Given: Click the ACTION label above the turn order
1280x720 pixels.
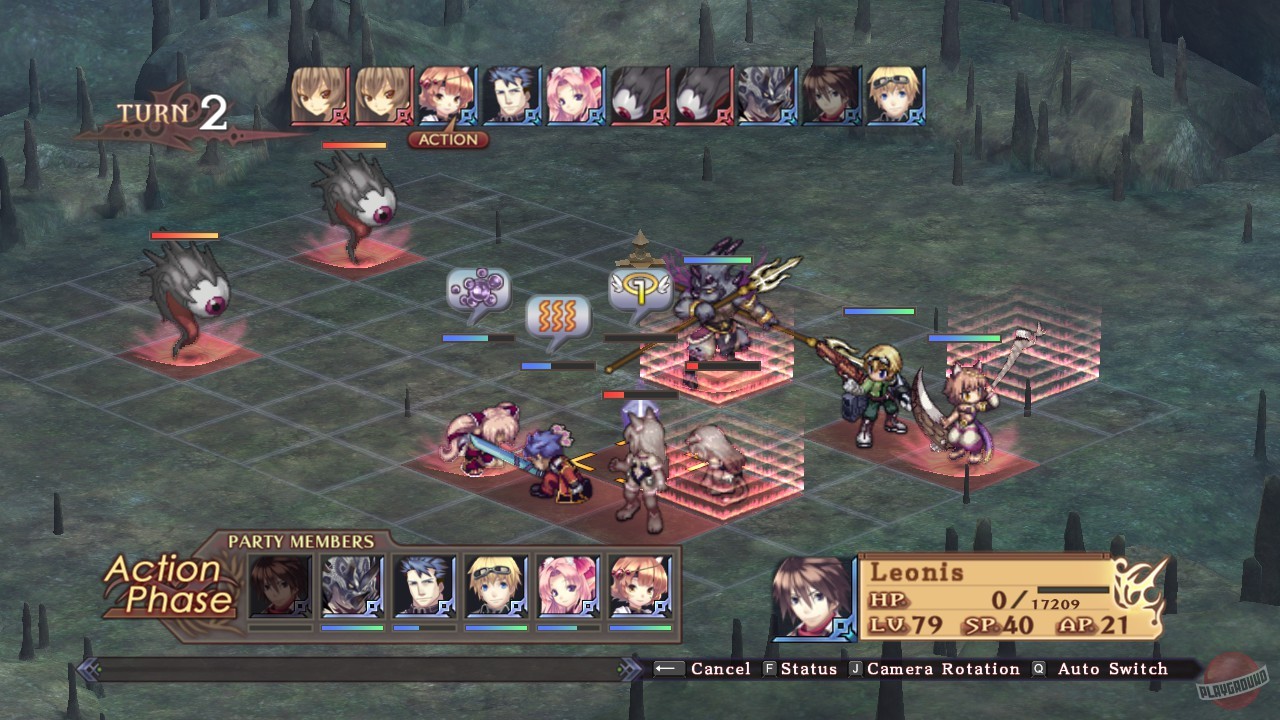Looking at the screenshot, I should (449, 140).
